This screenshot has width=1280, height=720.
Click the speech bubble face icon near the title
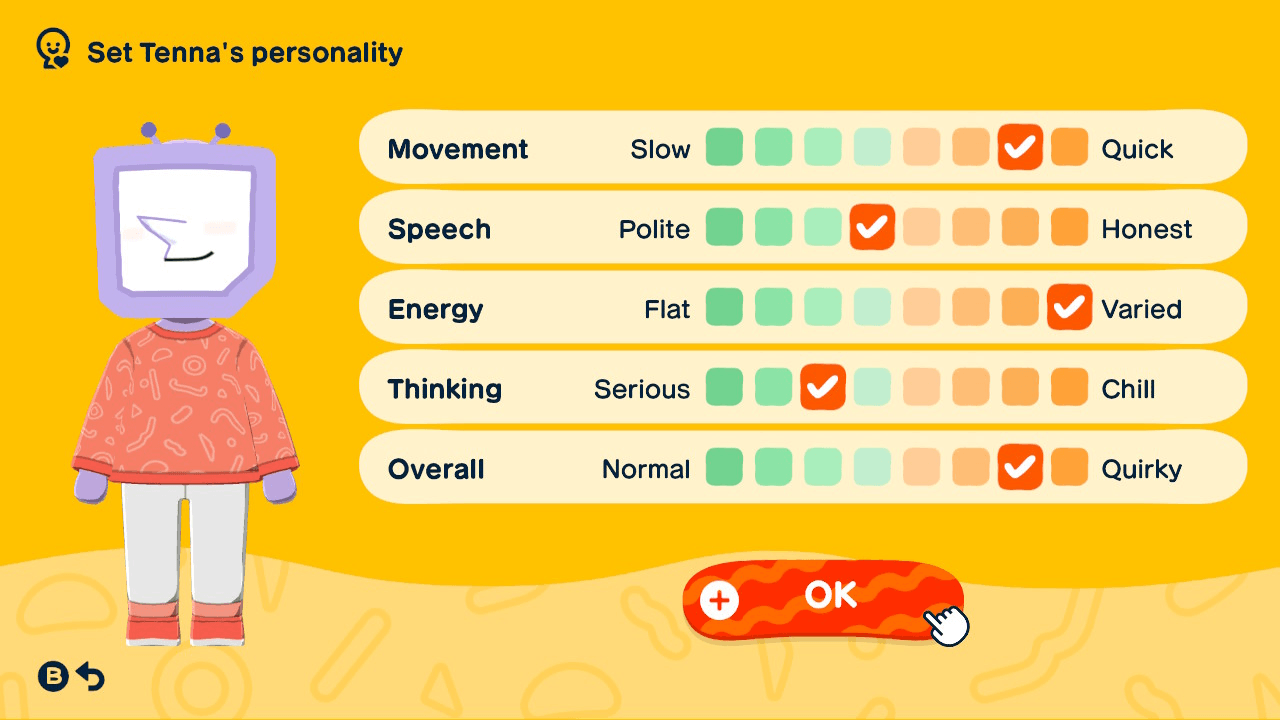tap(51, 46)
